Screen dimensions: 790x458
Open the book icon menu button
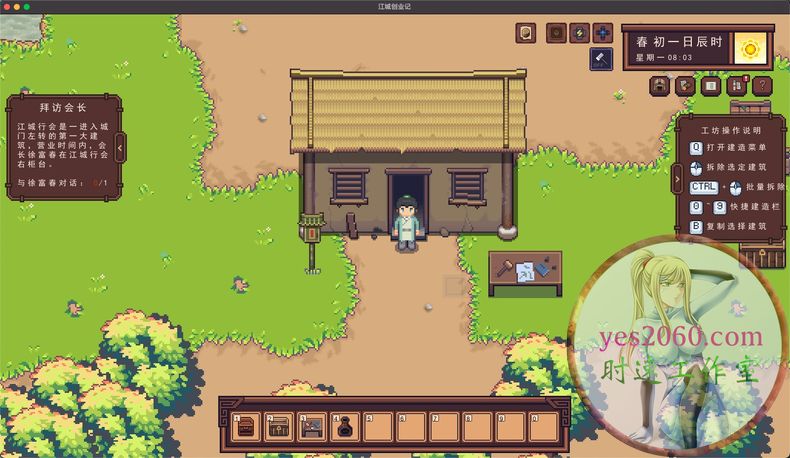click(711, 86)
